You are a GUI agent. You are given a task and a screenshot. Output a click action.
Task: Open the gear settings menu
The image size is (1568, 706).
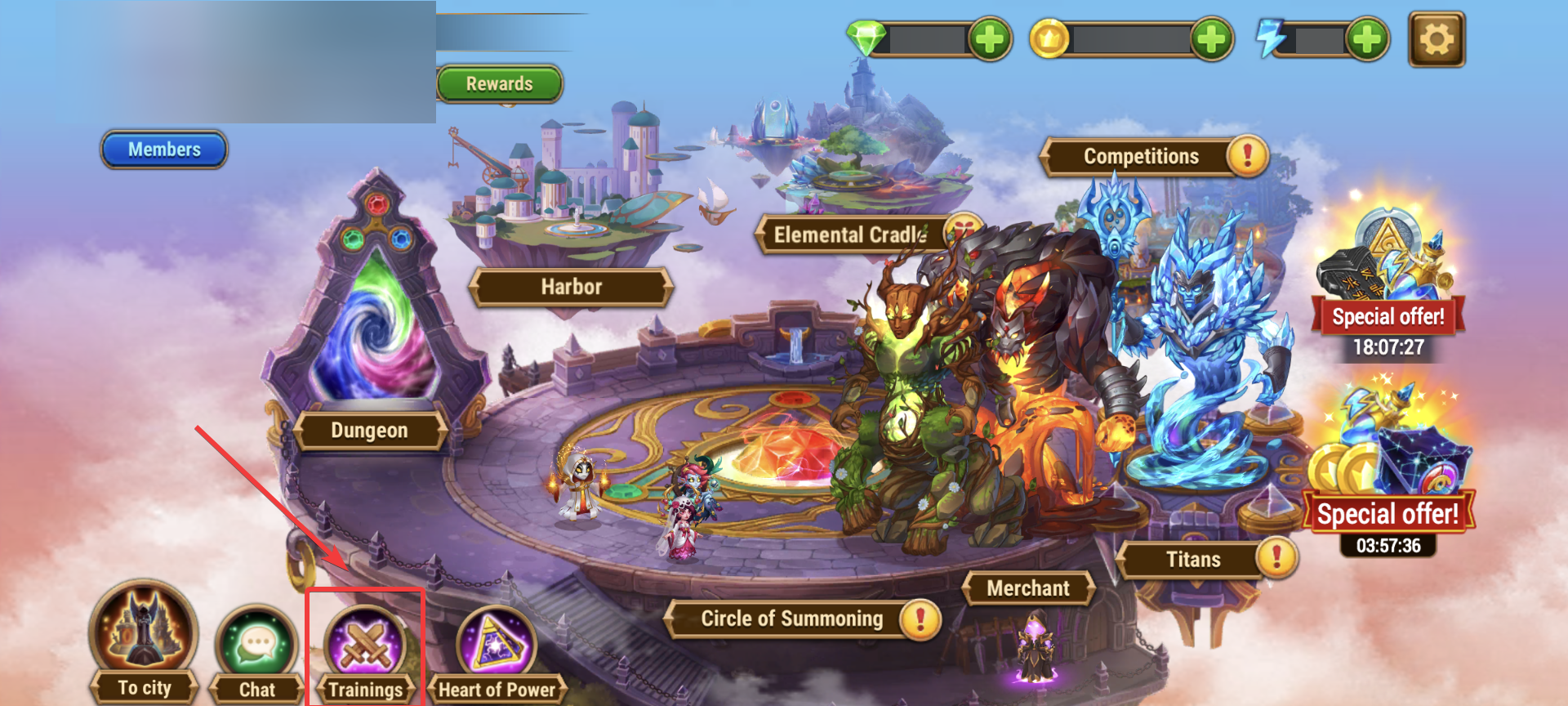coord(1437,38)
